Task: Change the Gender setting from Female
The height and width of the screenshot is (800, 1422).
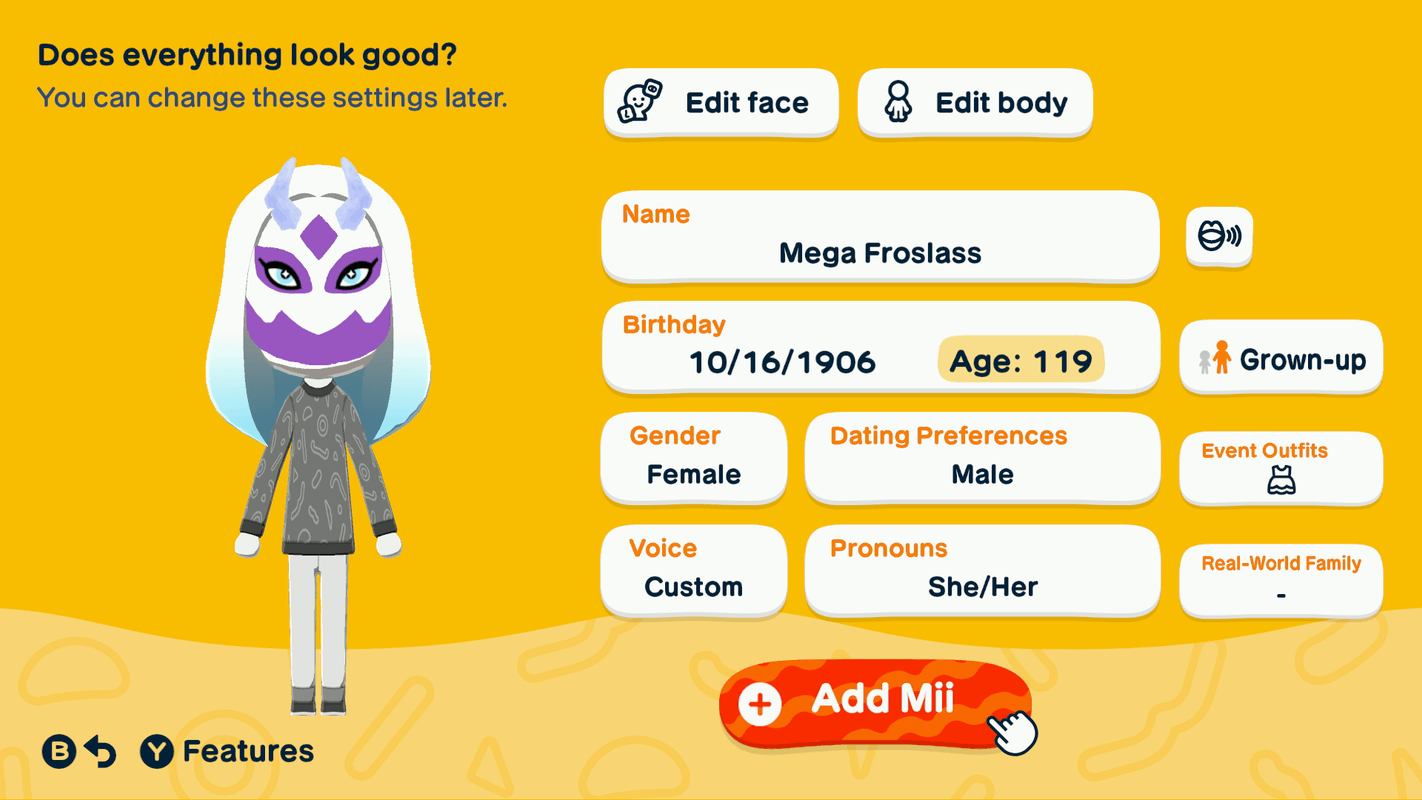Action: [693, 458]
